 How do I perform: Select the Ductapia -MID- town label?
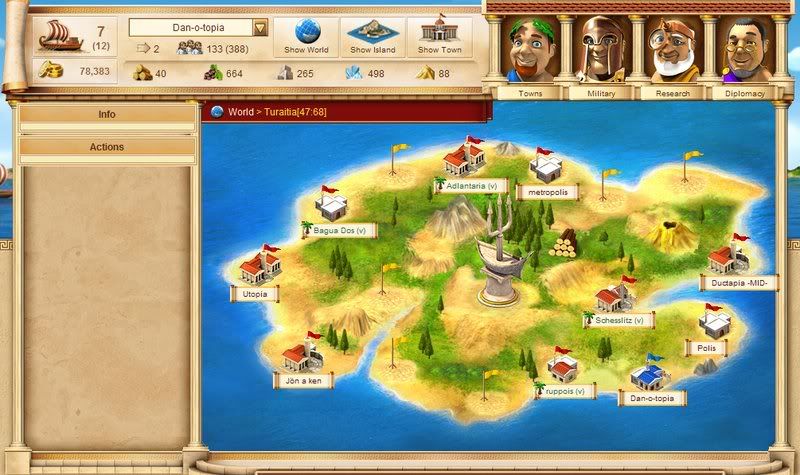click(x=740, y=284)
